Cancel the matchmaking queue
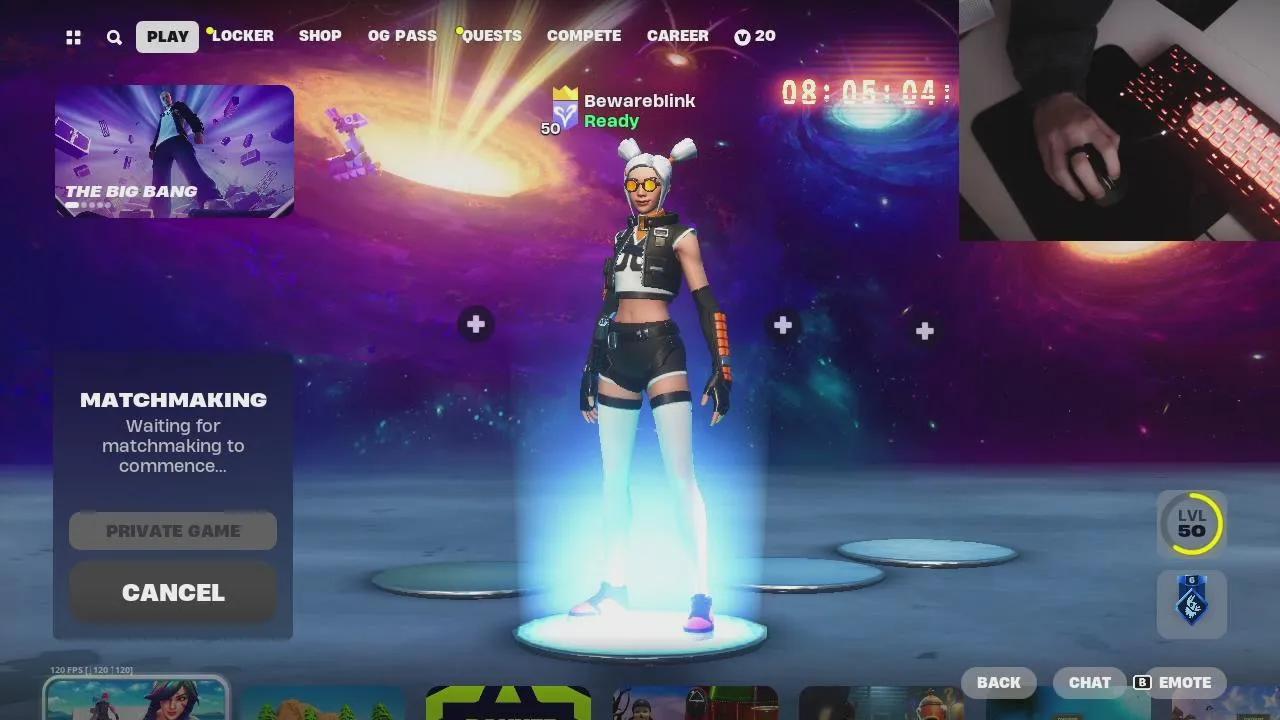This screenshot has width=1280, height=720. pyautogui.click(x=172, y=592)
